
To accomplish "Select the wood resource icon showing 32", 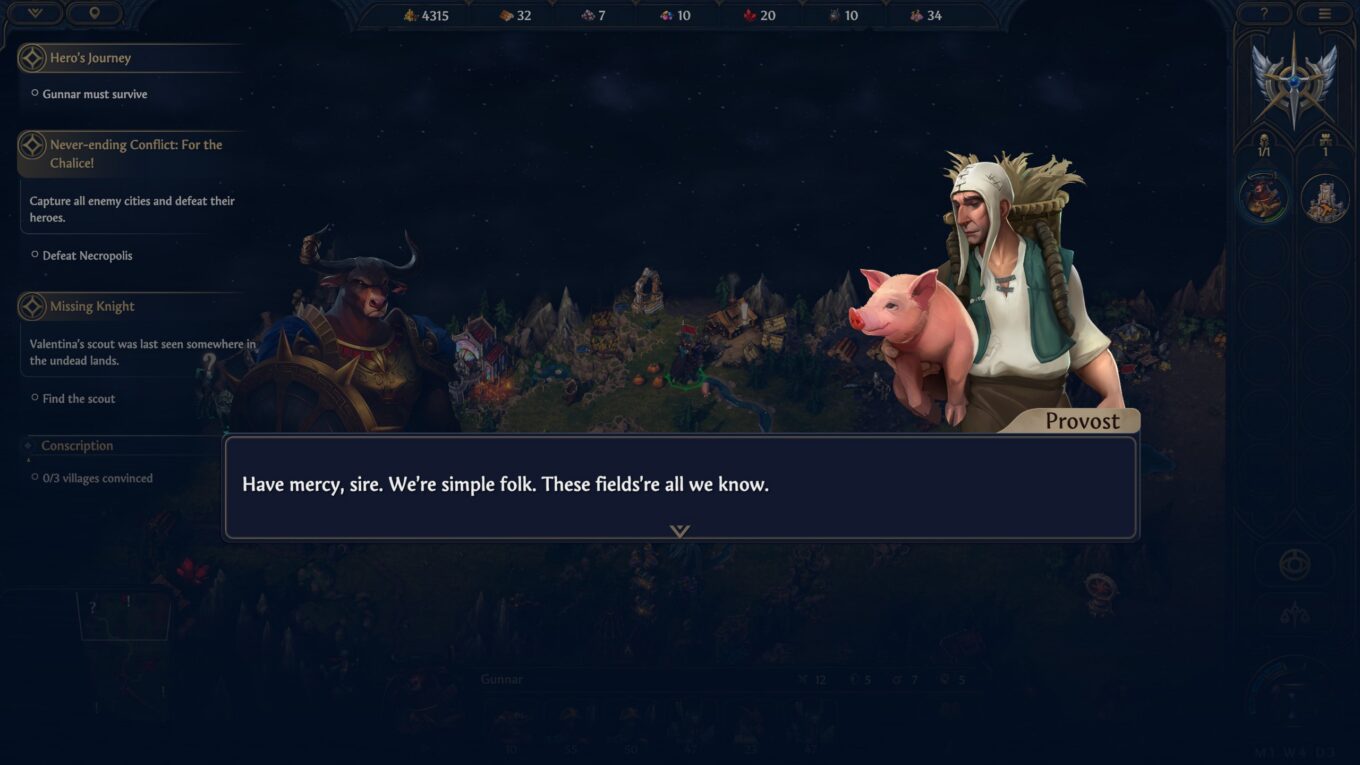I will coord(504,15).
